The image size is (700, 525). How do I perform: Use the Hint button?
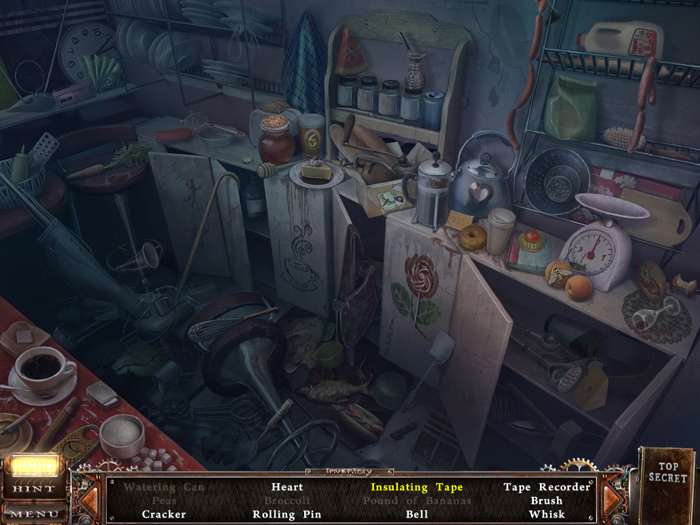tap(34, 488)
